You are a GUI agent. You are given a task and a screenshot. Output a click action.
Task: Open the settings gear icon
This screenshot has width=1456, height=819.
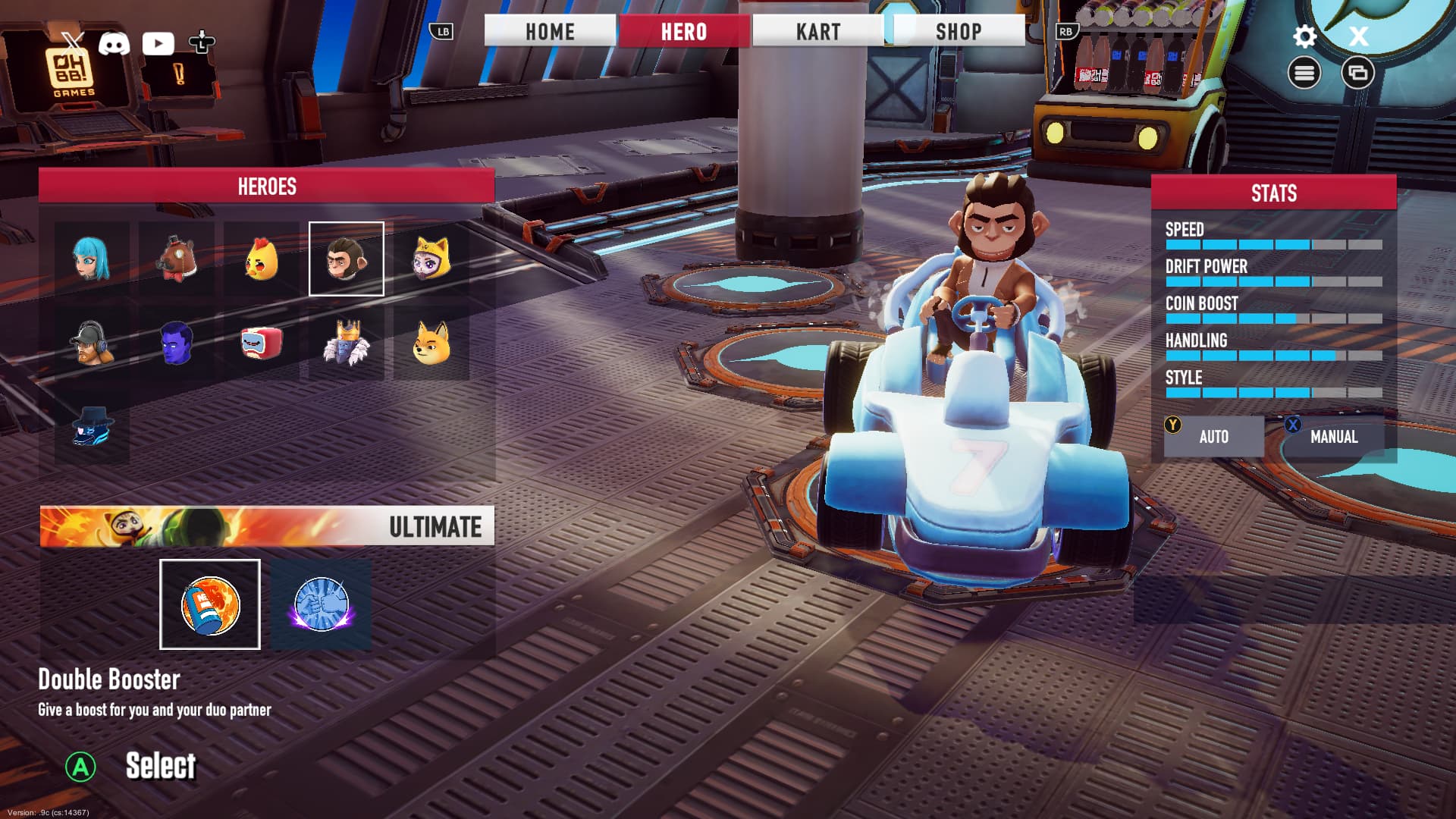tap(1304, 36)
